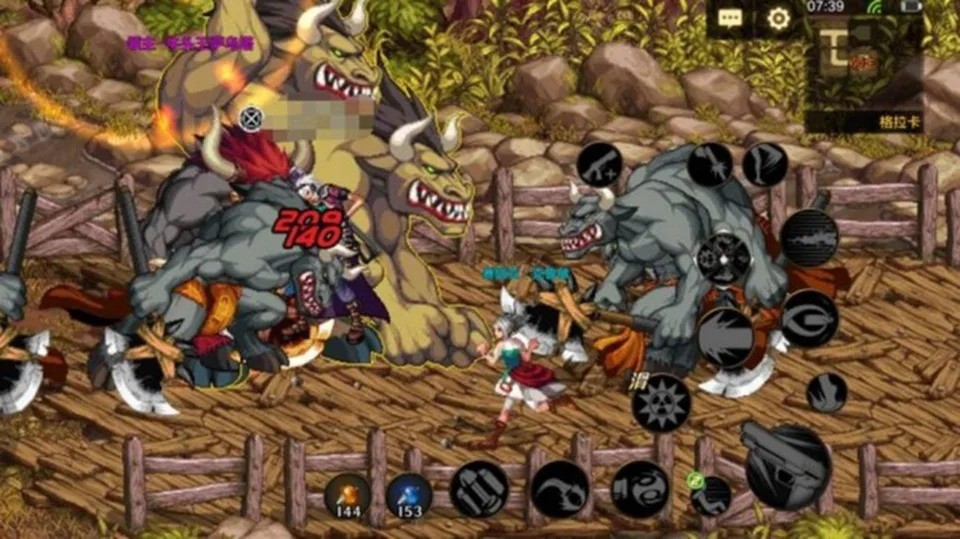Use the crosshair target skill
The width and height of the screenshot is (960, 539).
point(724,258)
